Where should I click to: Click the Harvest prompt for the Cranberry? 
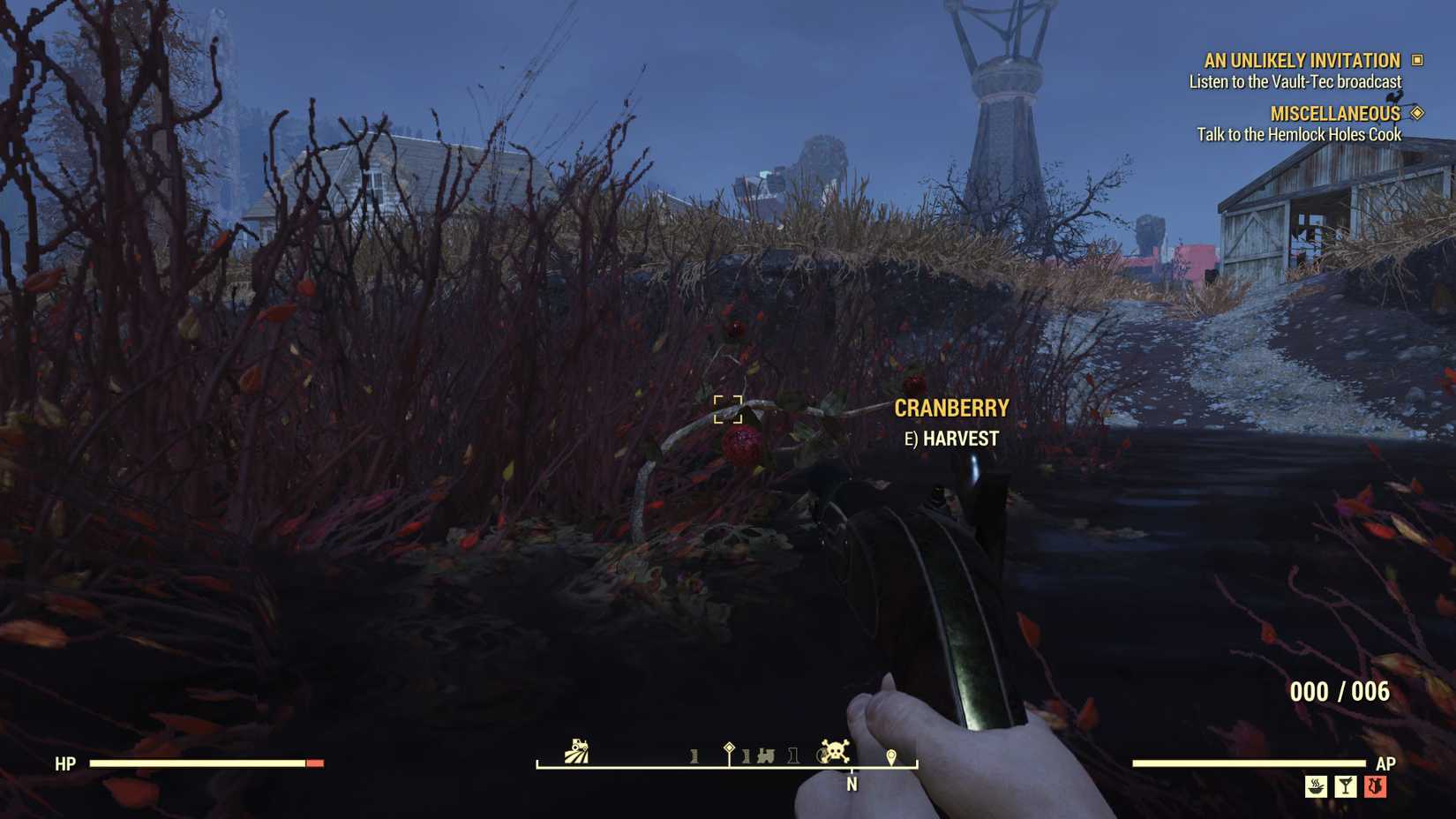pyautogui.click(x=949, y=438)
